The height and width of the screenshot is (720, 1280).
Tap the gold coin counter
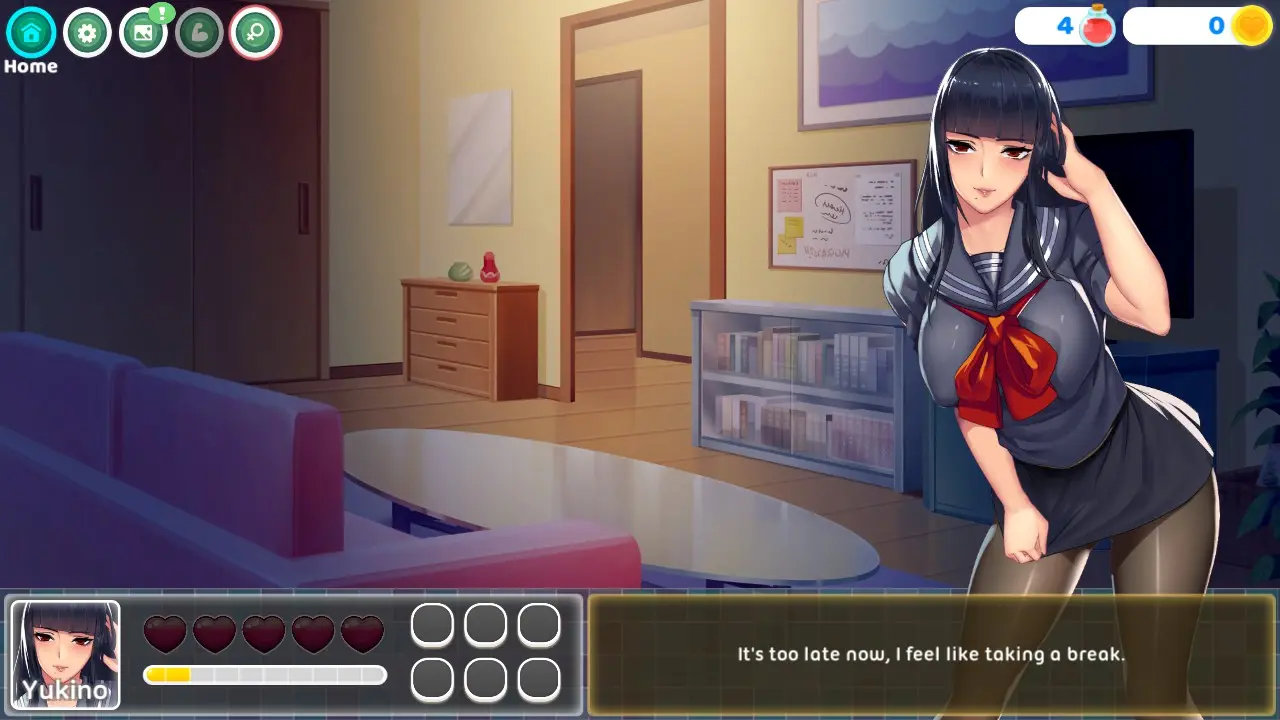tap(1198, 26)
